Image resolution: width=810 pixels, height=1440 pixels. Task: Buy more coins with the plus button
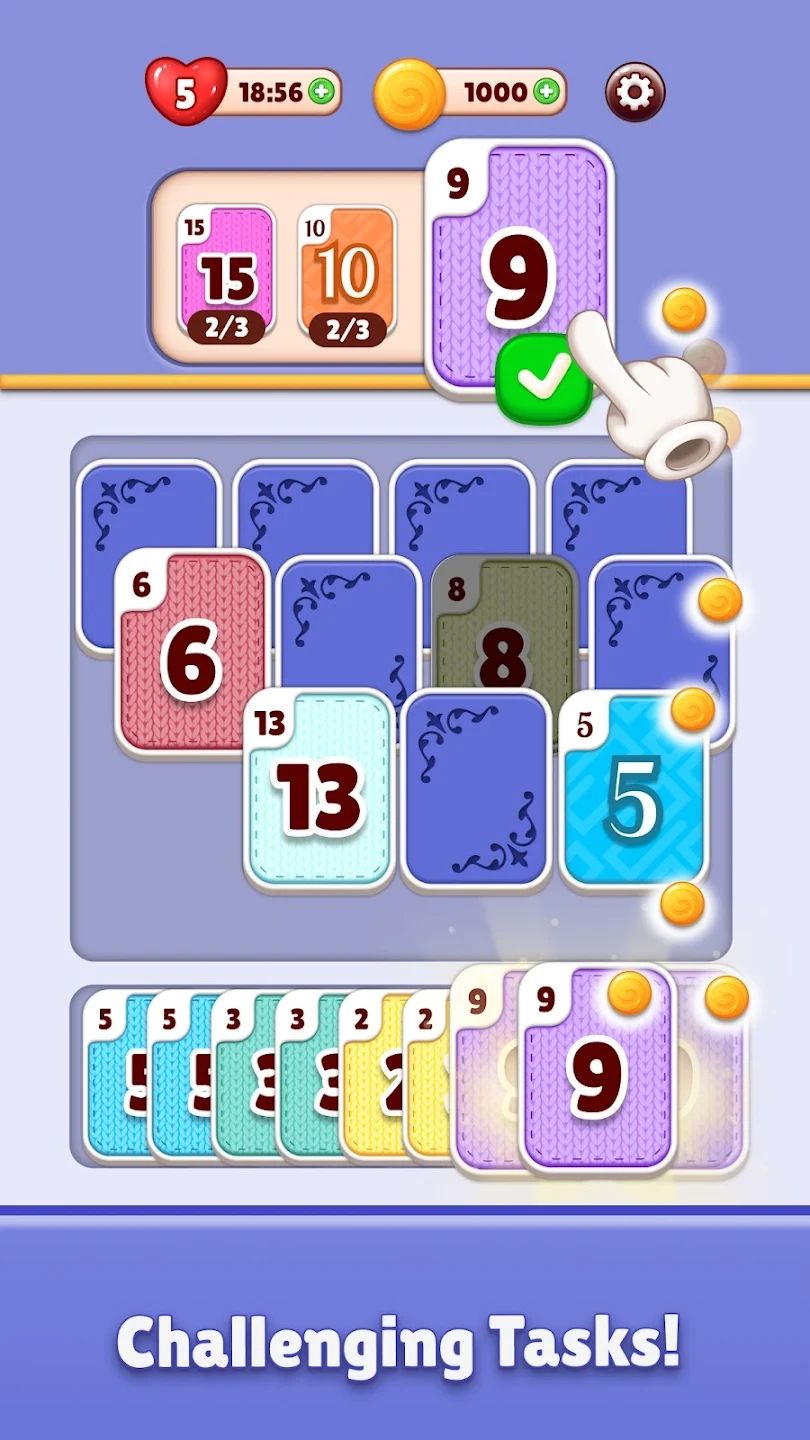click(546, 93)
